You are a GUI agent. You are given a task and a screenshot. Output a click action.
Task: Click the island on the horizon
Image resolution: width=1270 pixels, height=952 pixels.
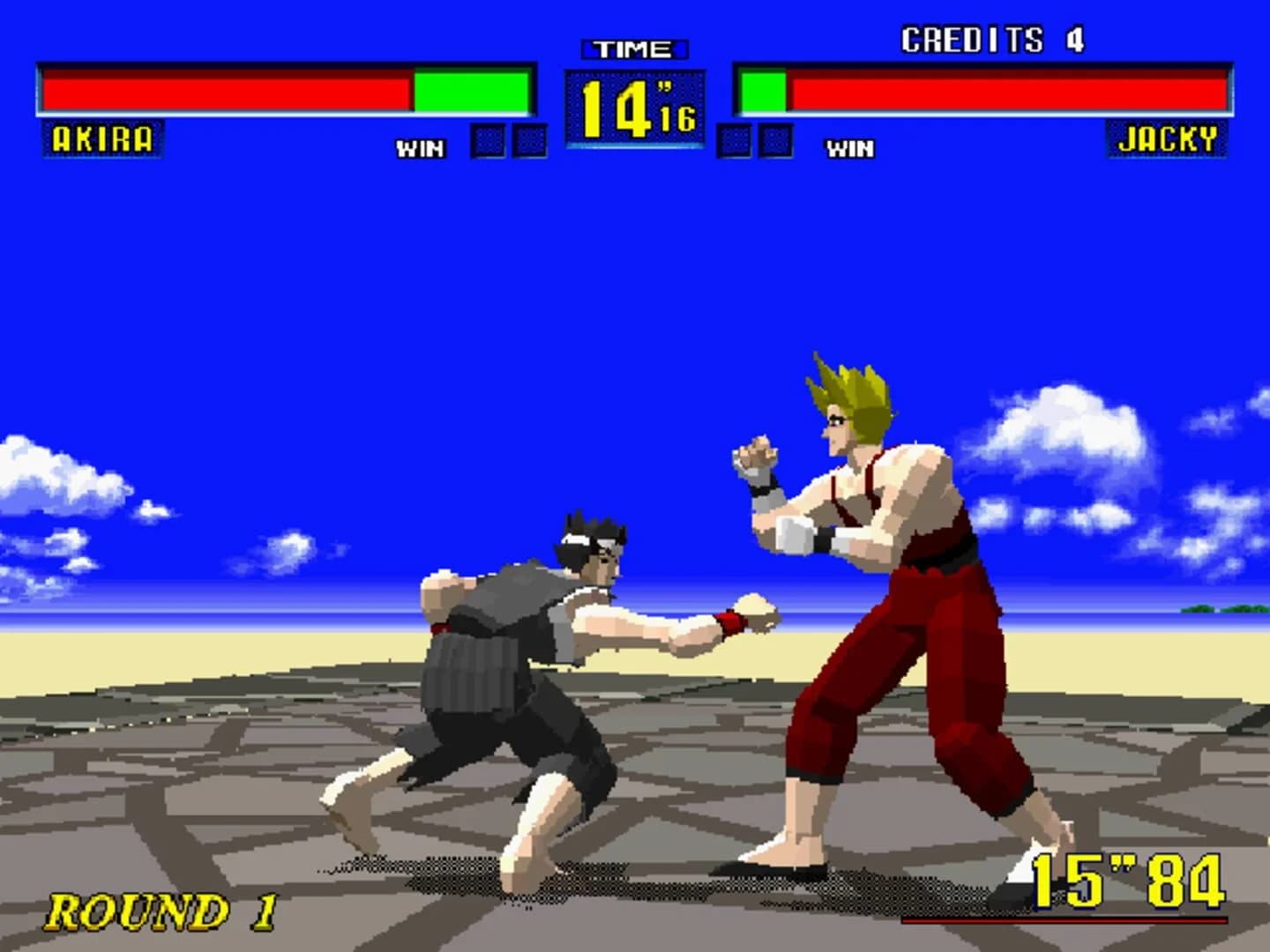pos(1199,610)
